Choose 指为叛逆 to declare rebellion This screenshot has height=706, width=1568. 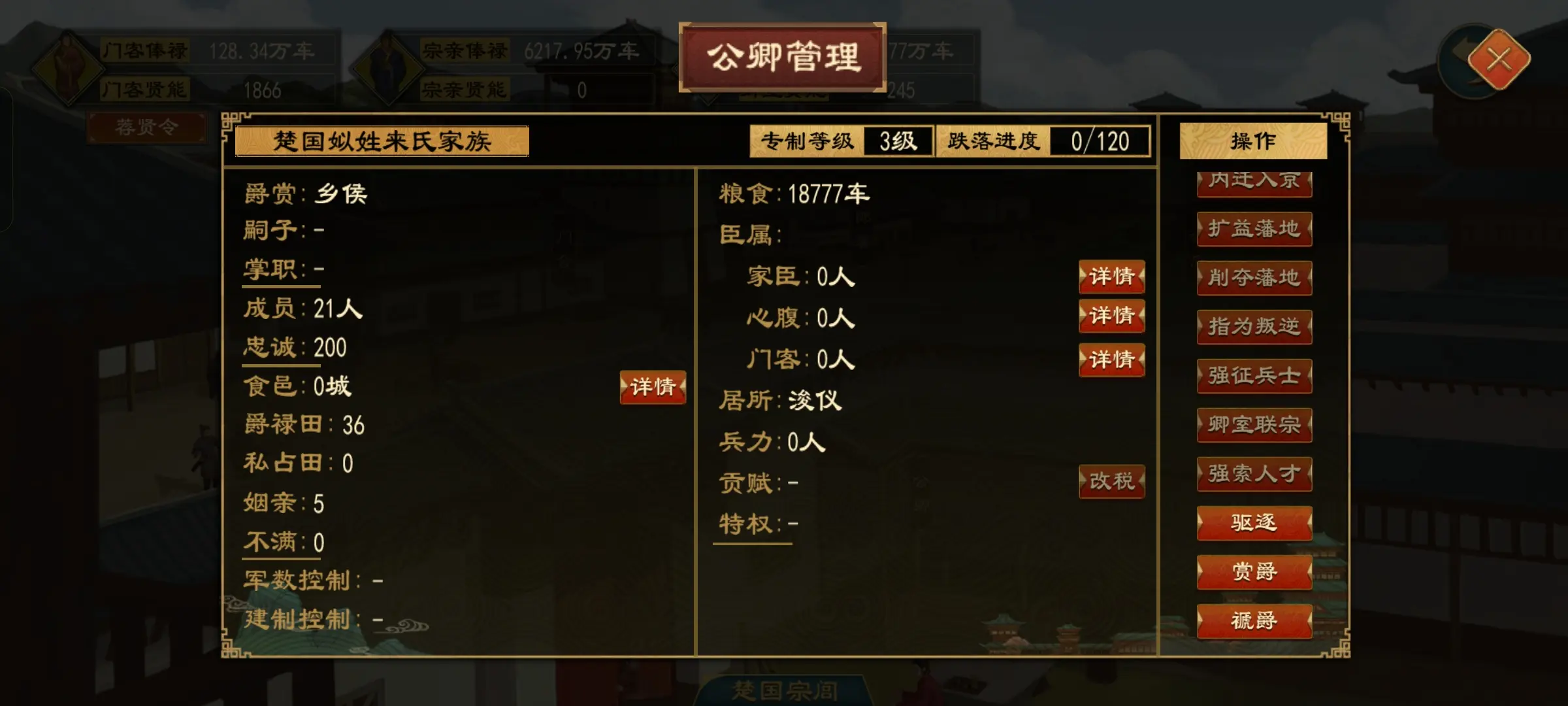1254,328
